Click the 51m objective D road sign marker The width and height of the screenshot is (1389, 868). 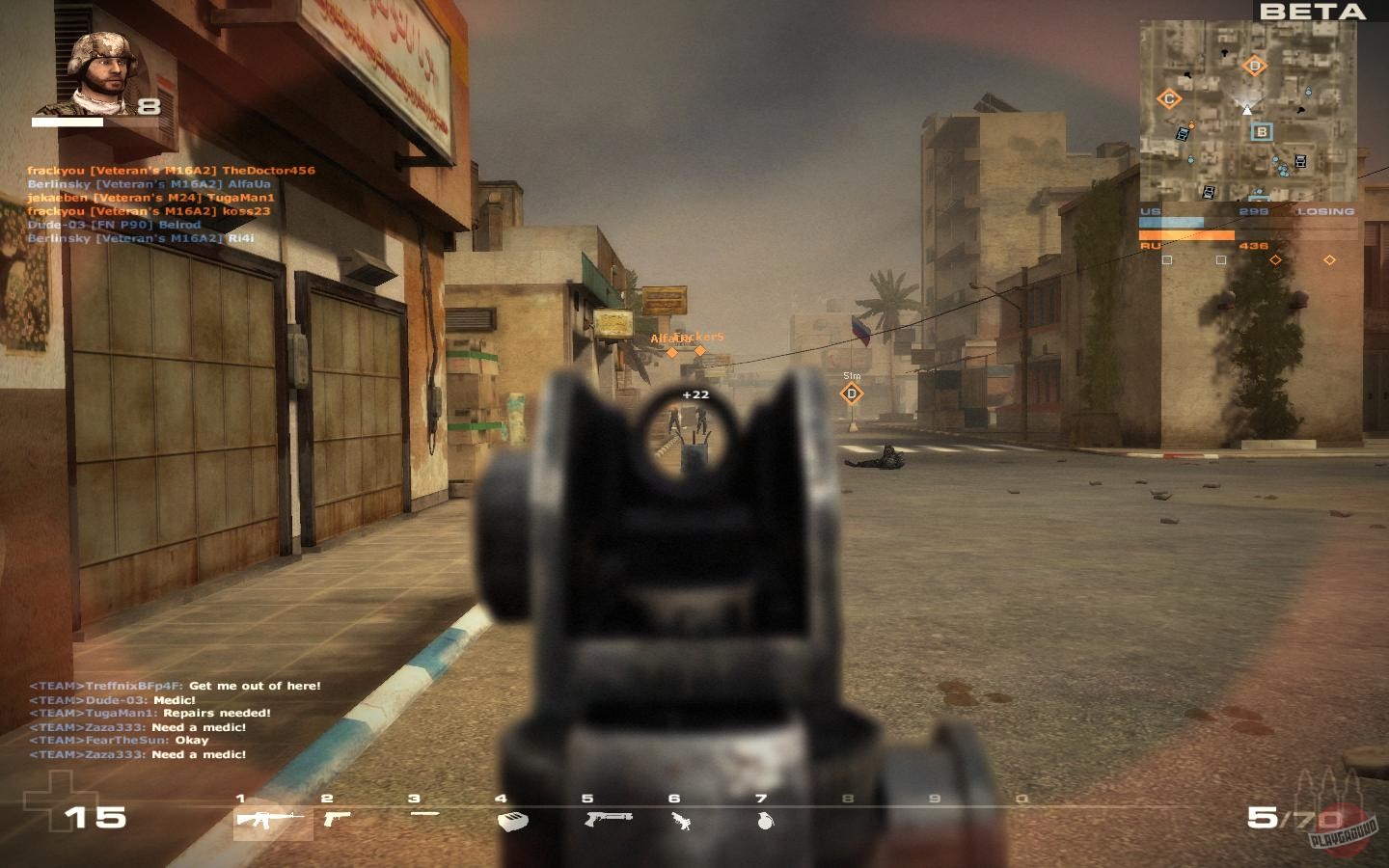coord(852,391)
